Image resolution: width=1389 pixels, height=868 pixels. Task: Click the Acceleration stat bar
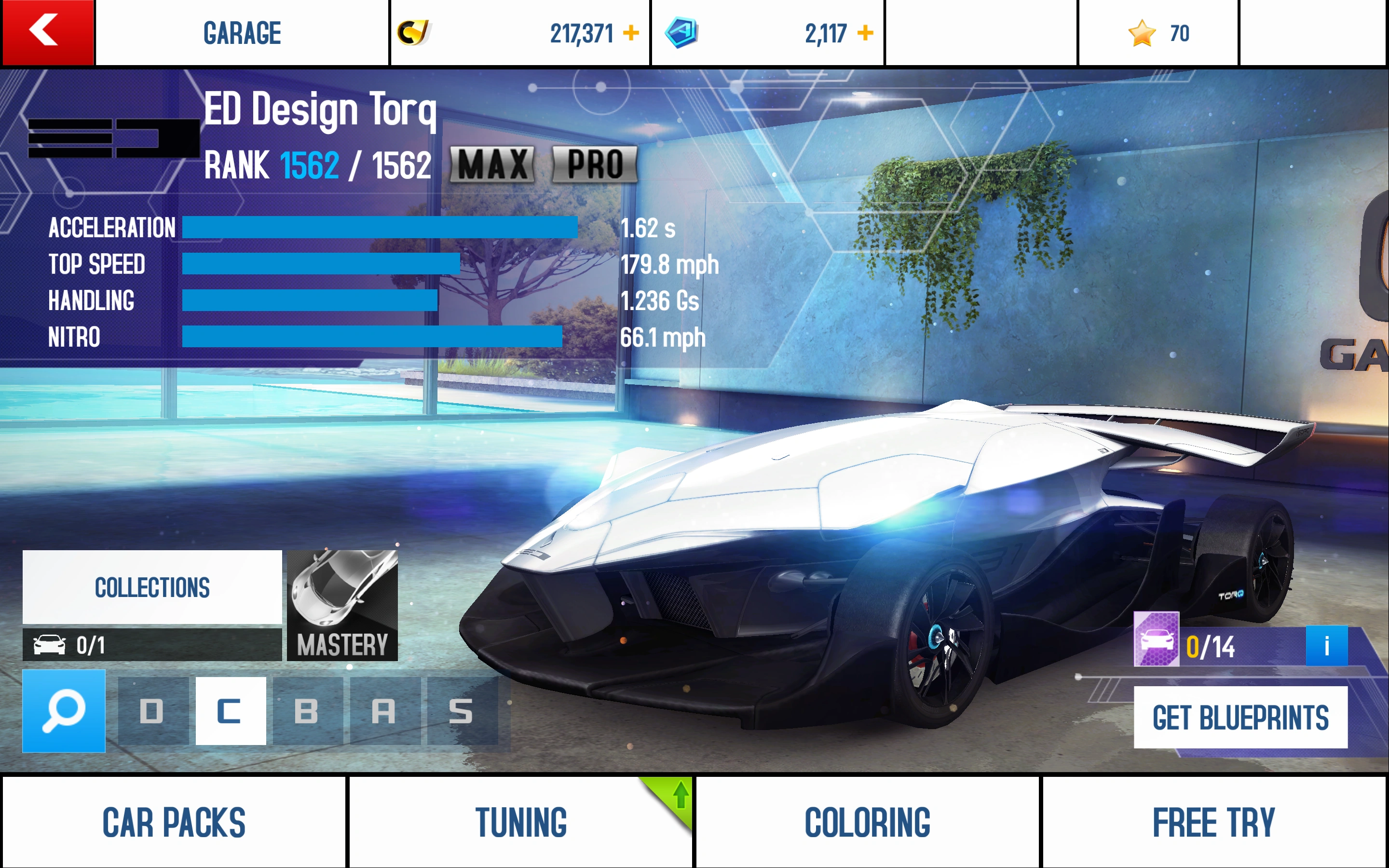[379, 227]
